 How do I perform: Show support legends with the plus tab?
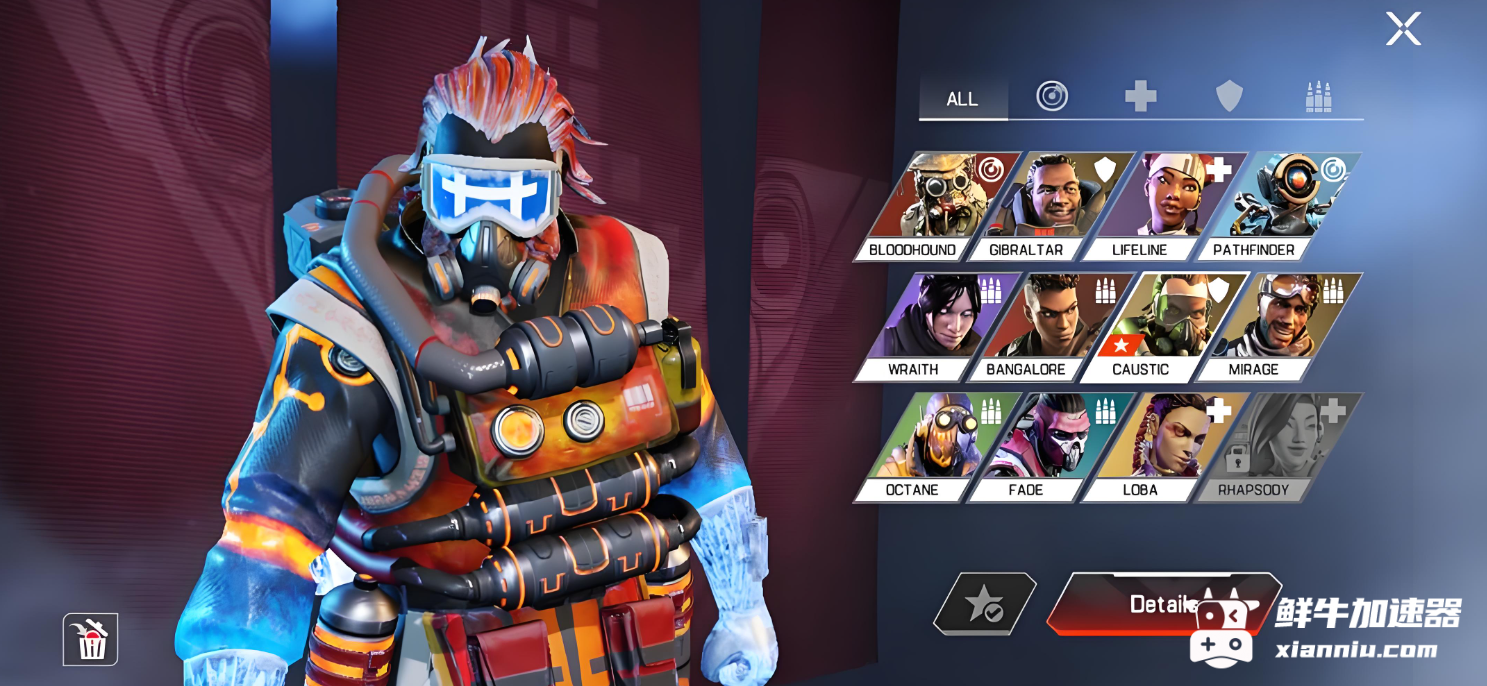[x=1140, y=97]
